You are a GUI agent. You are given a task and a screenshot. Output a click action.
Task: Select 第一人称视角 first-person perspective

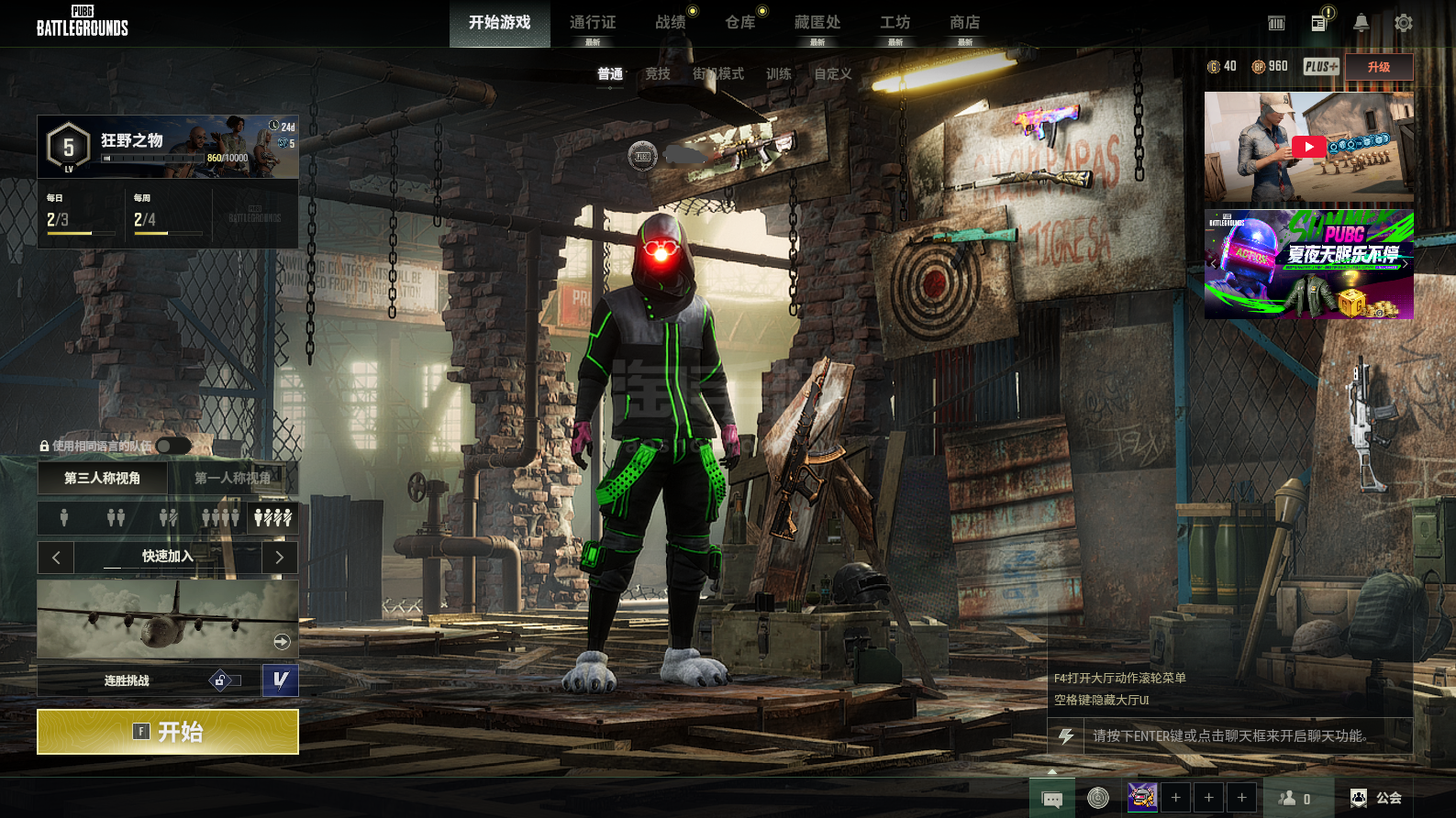(x=232, y=478)
